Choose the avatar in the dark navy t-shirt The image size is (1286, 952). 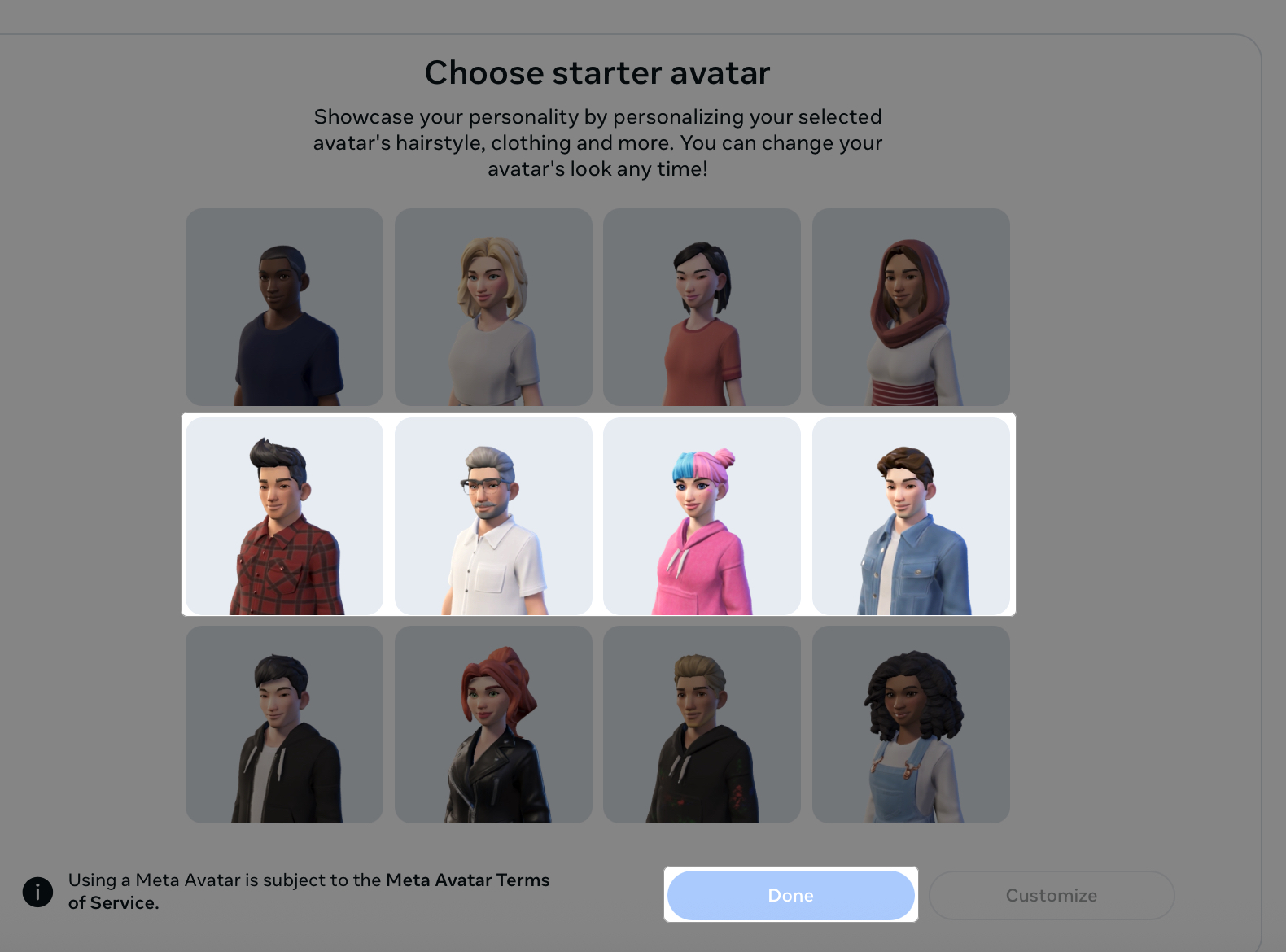coord(283,308)
